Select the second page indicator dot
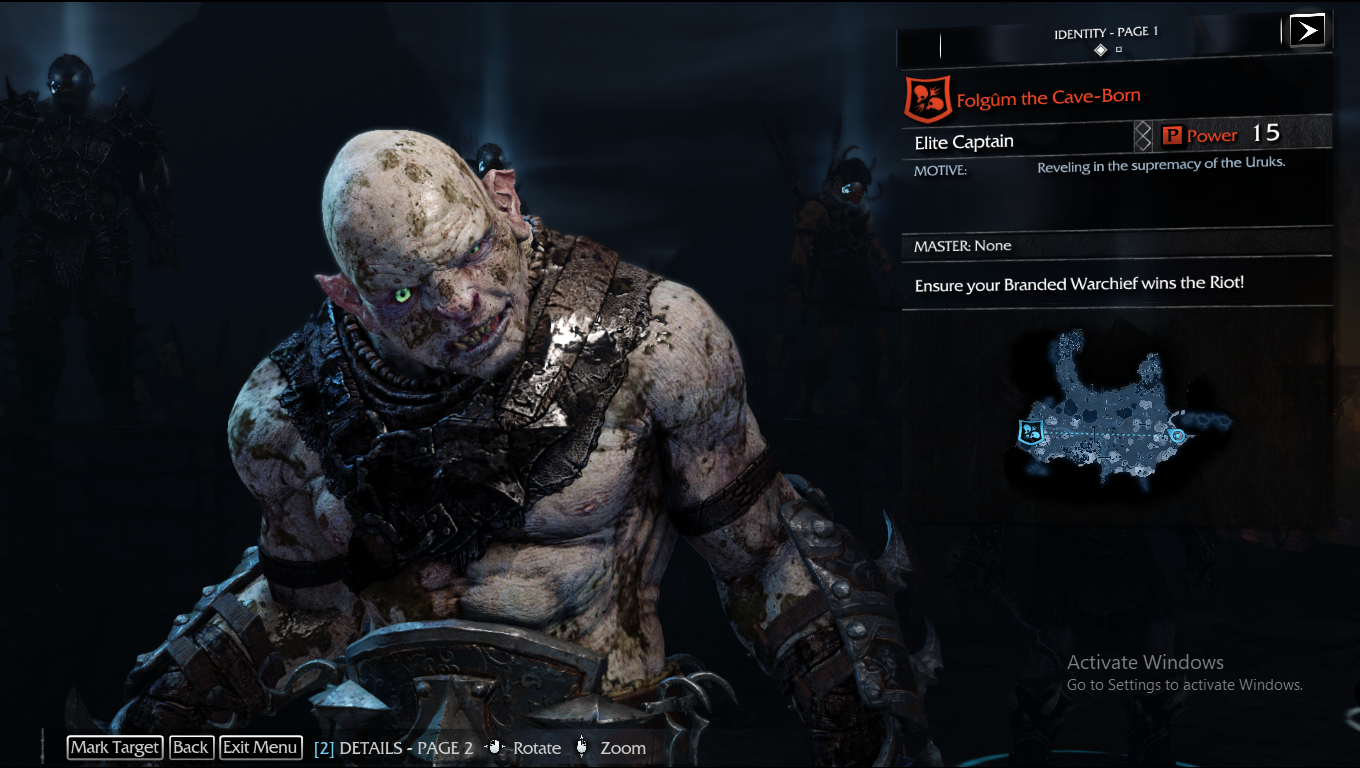1360x768 pixels. (1119, 49)
